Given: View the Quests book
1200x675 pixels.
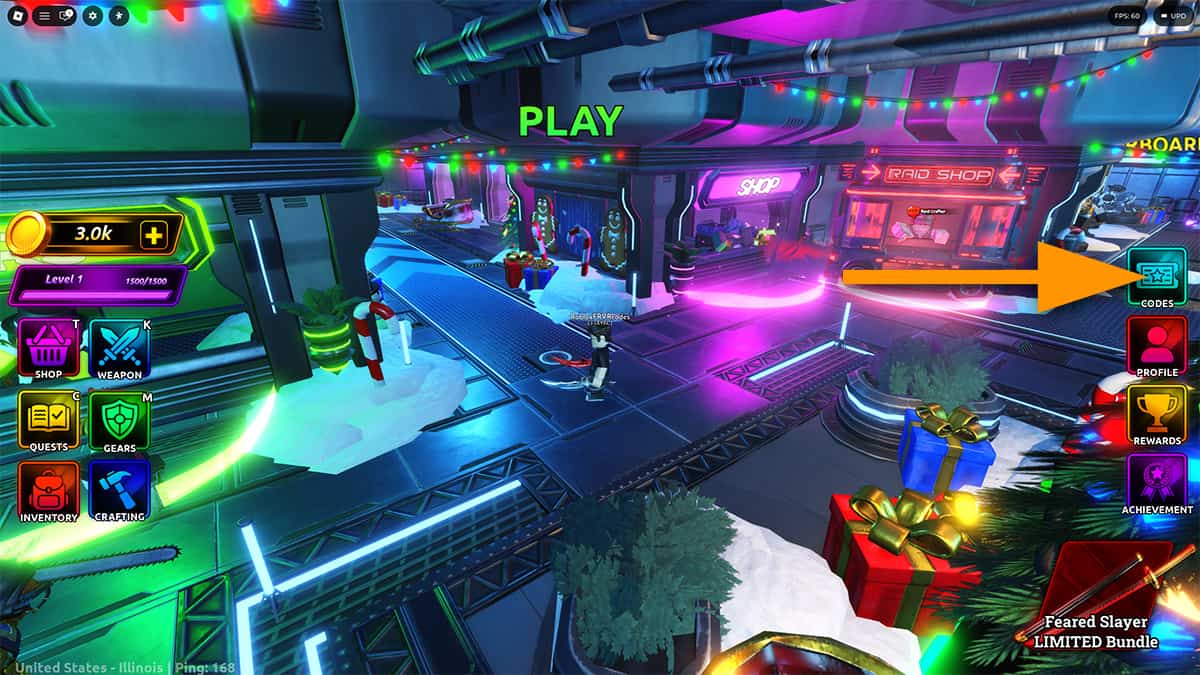Looking at the screenshot, I should 48,420.
